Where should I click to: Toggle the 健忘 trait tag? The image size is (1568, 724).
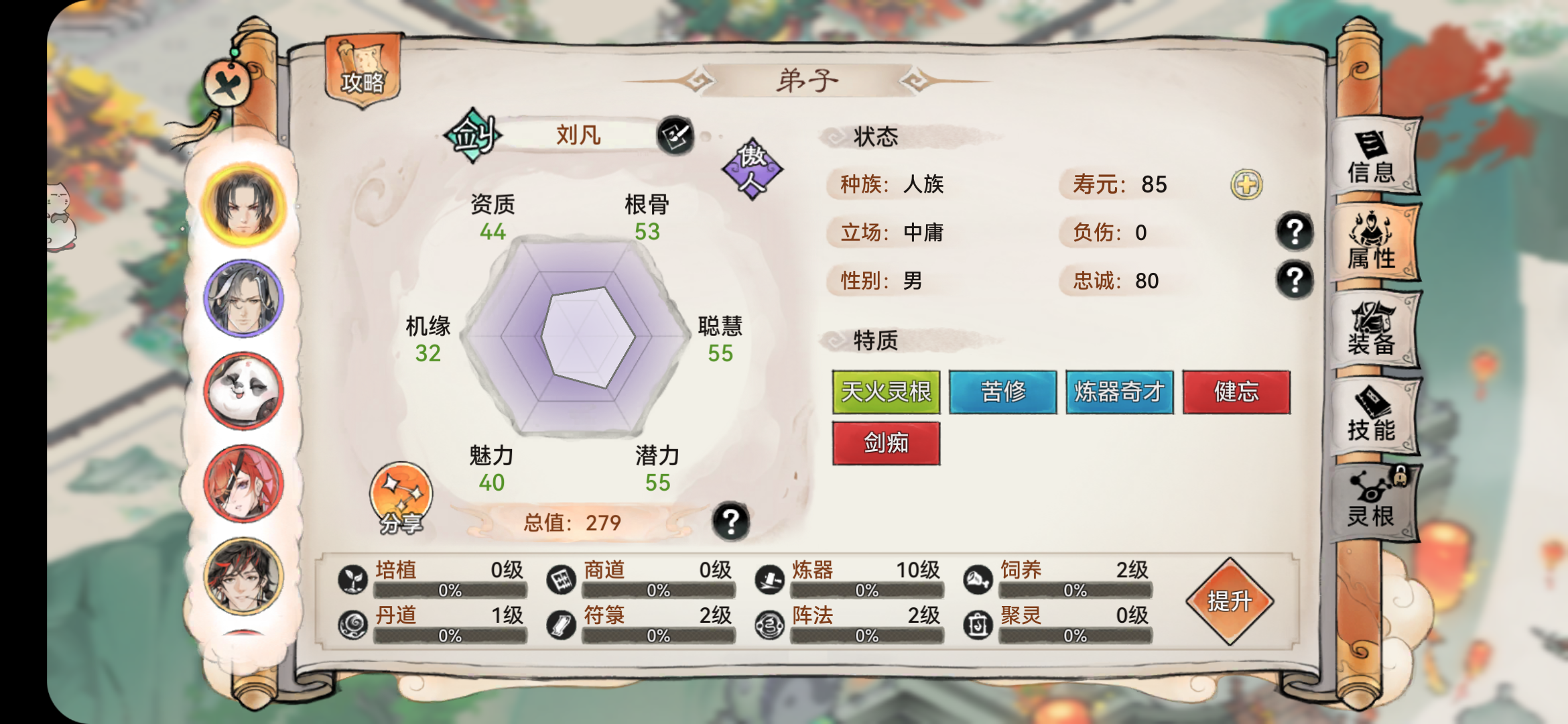coord(1236,394)
